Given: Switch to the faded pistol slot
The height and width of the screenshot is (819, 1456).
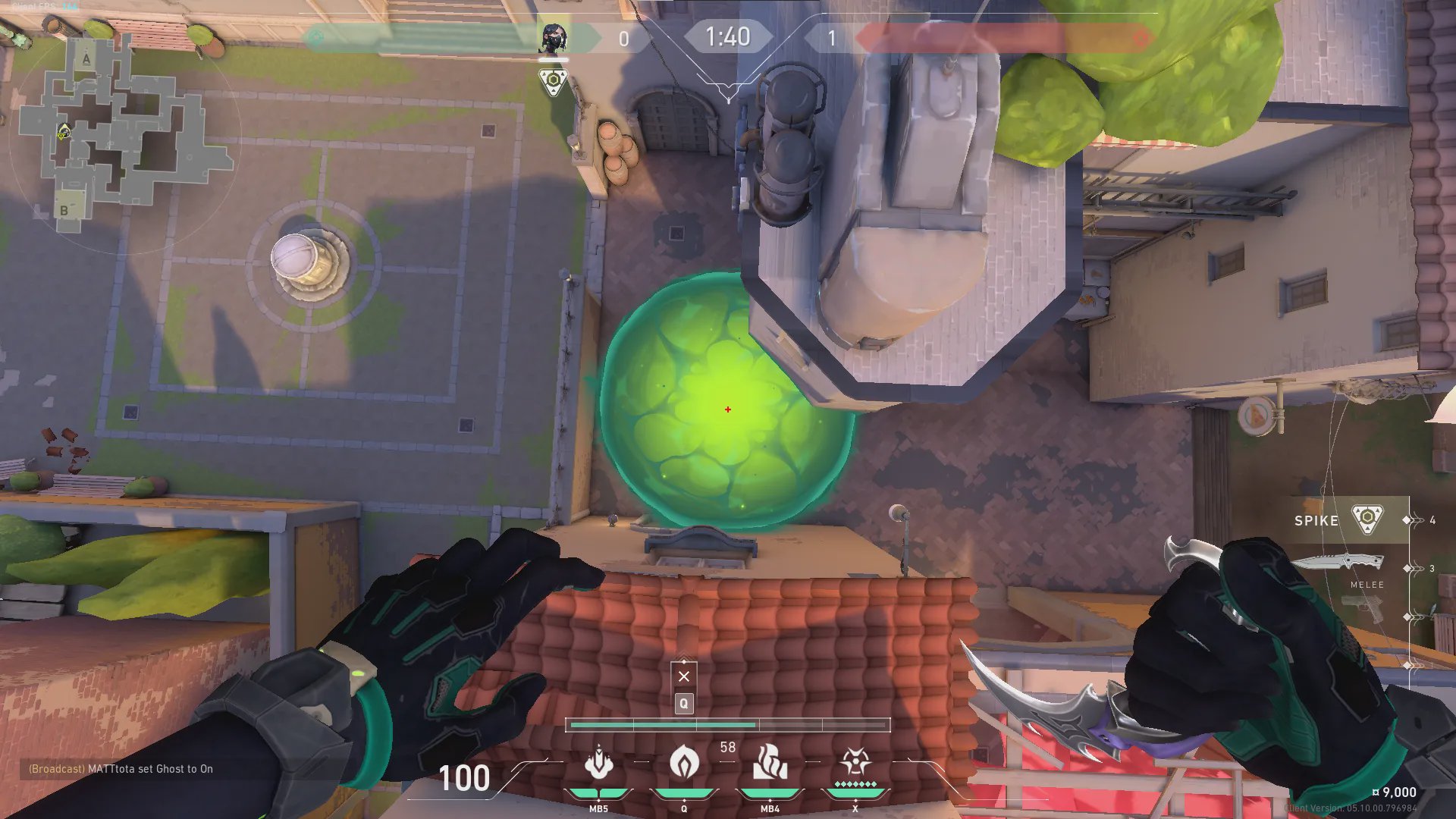Looking at the screenshot, I should [x=1363, y=609].
